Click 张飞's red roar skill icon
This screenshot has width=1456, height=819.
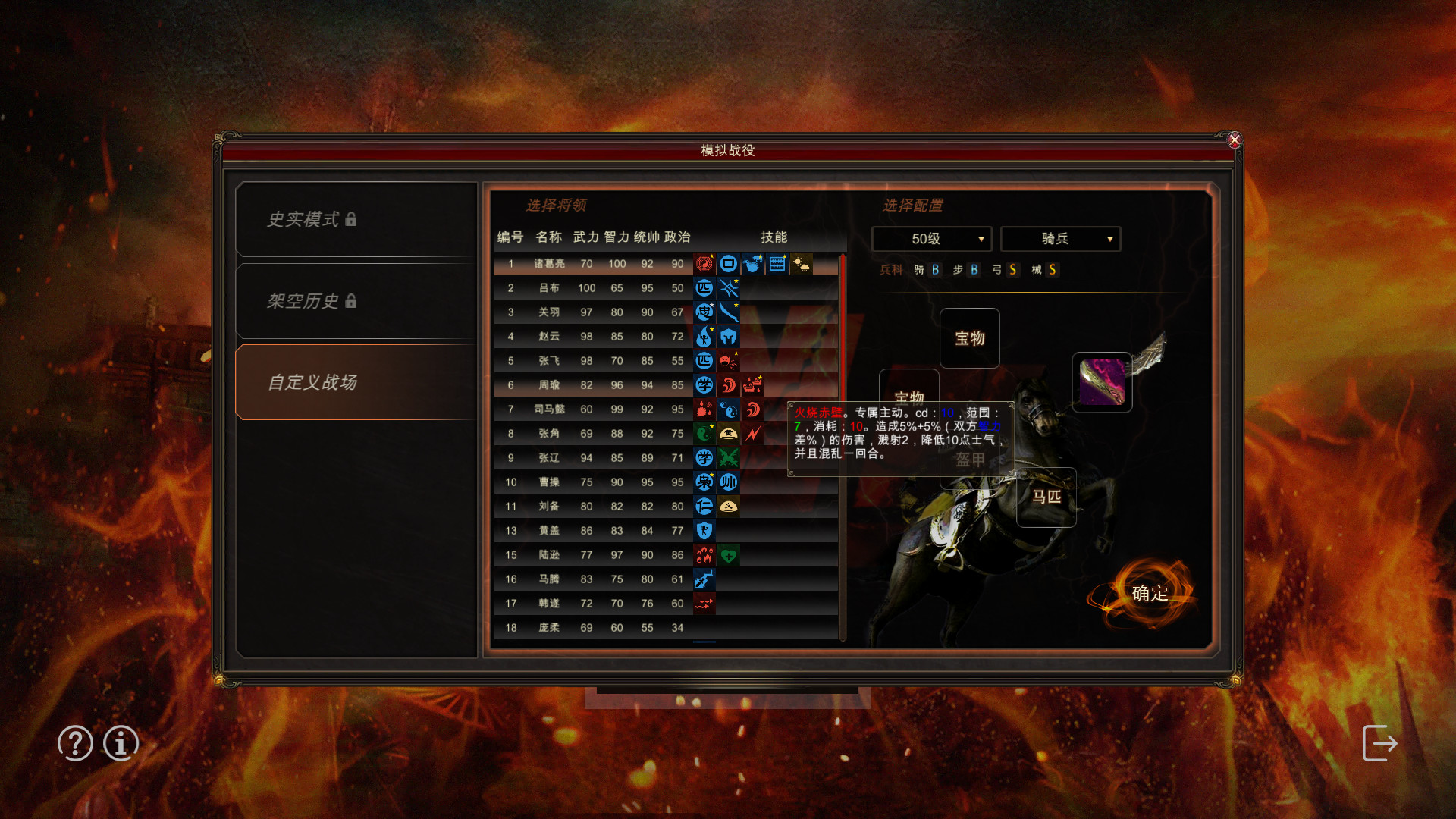(x=728, y=361)
